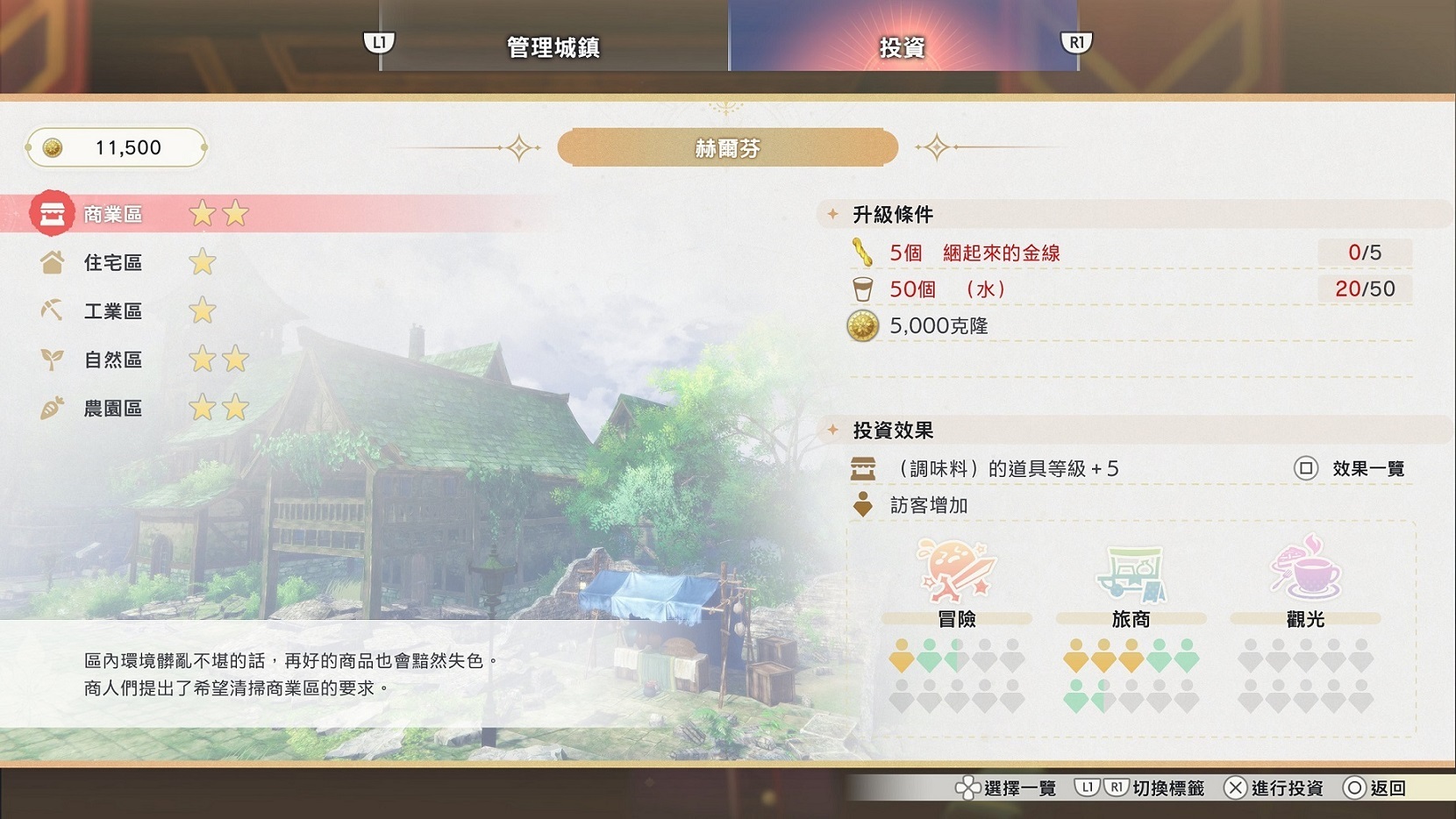Select the 工業區 pickaxe icon
The height and width of the screenshot is (819, 1456).
coord(53,310)
